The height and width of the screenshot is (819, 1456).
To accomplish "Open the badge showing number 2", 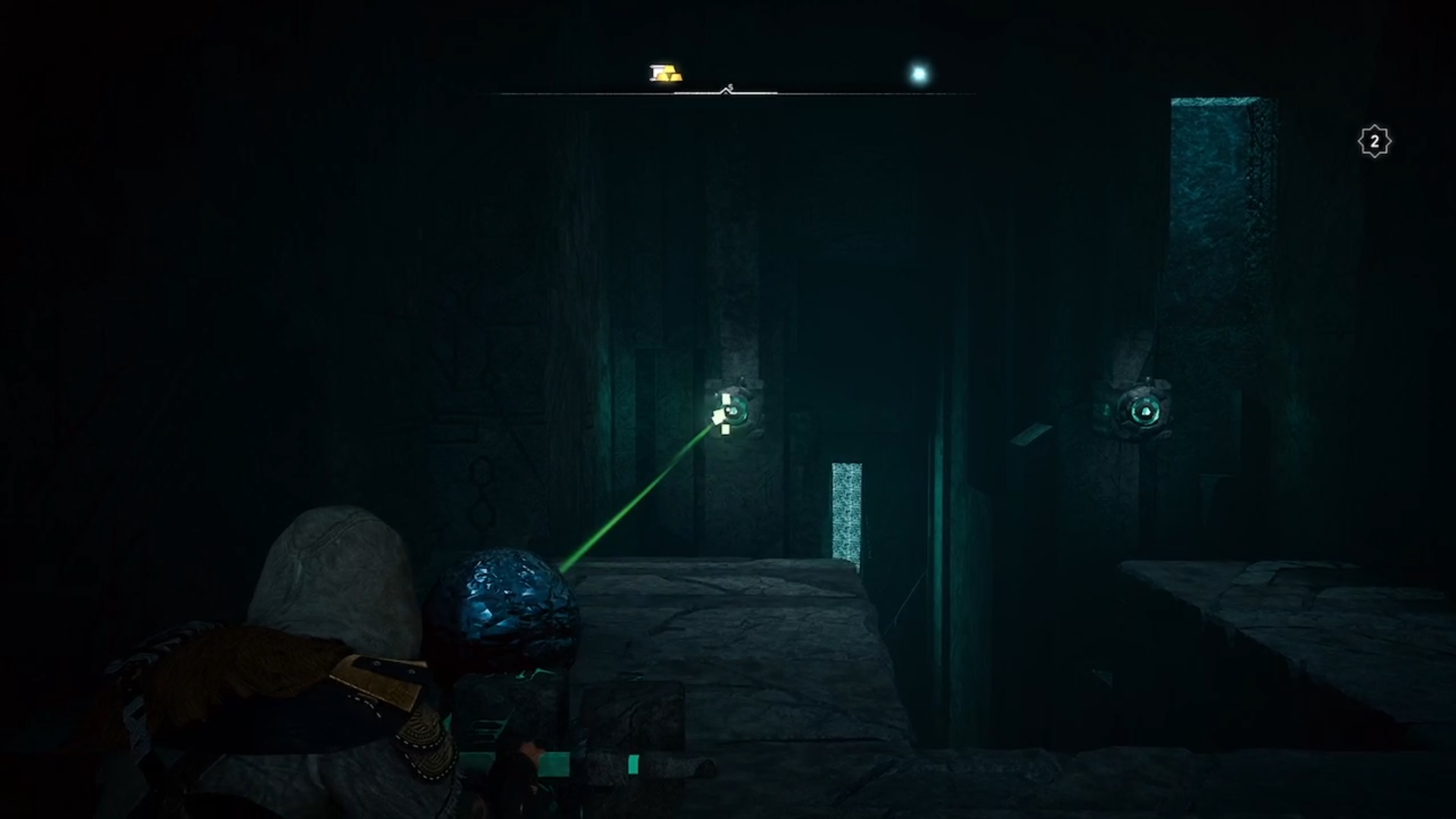I will pyautogui.click(x=1374, y=142).
